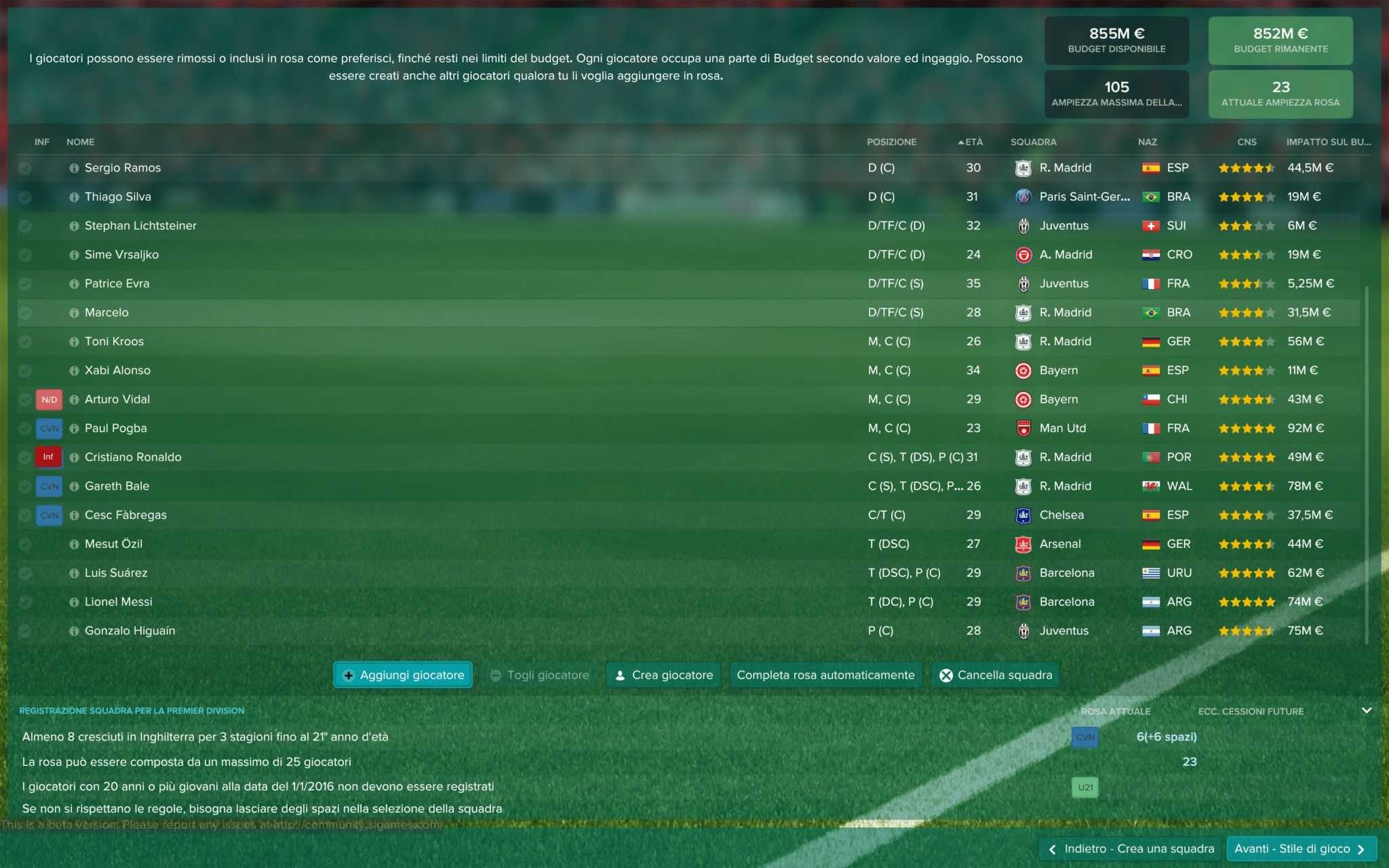Image resolution: width=1389 pixels, height=868 pixels.
Task: Sort players by the POSIZIONE header
Action: pyautogui.click(x=891, y=142)
